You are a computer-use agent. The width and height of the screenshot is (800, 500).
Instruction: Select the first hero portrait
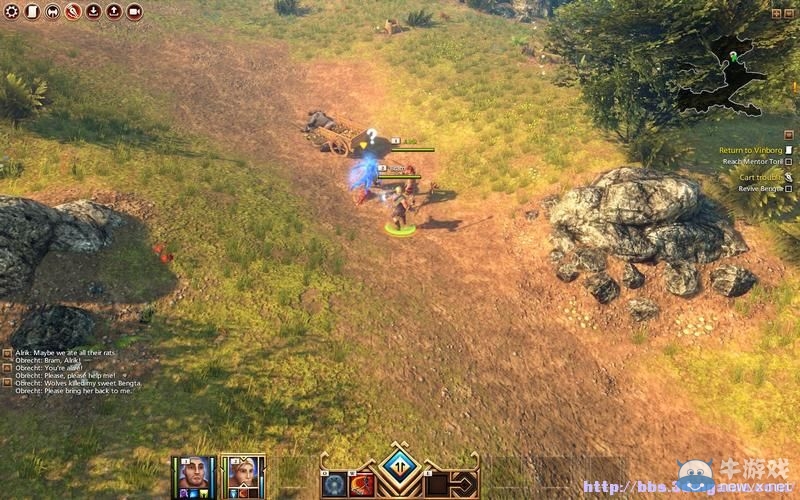[196, 473]
